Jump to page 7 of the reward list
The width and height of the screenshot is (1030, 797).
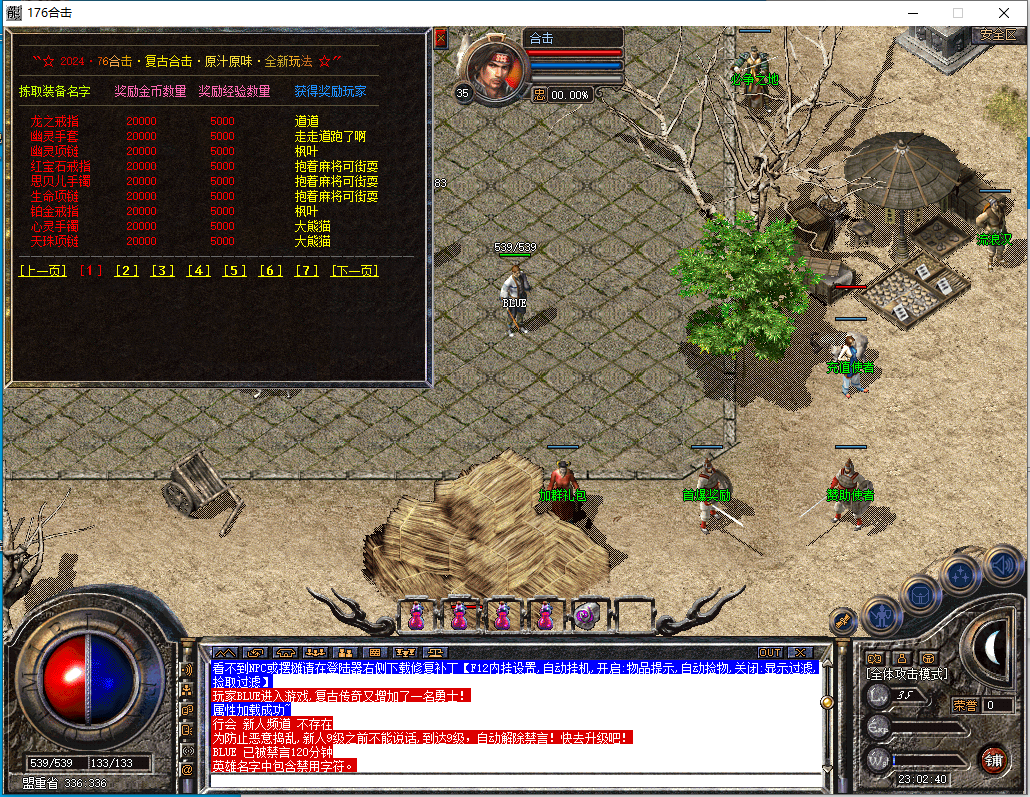click(x=307, y=271)
